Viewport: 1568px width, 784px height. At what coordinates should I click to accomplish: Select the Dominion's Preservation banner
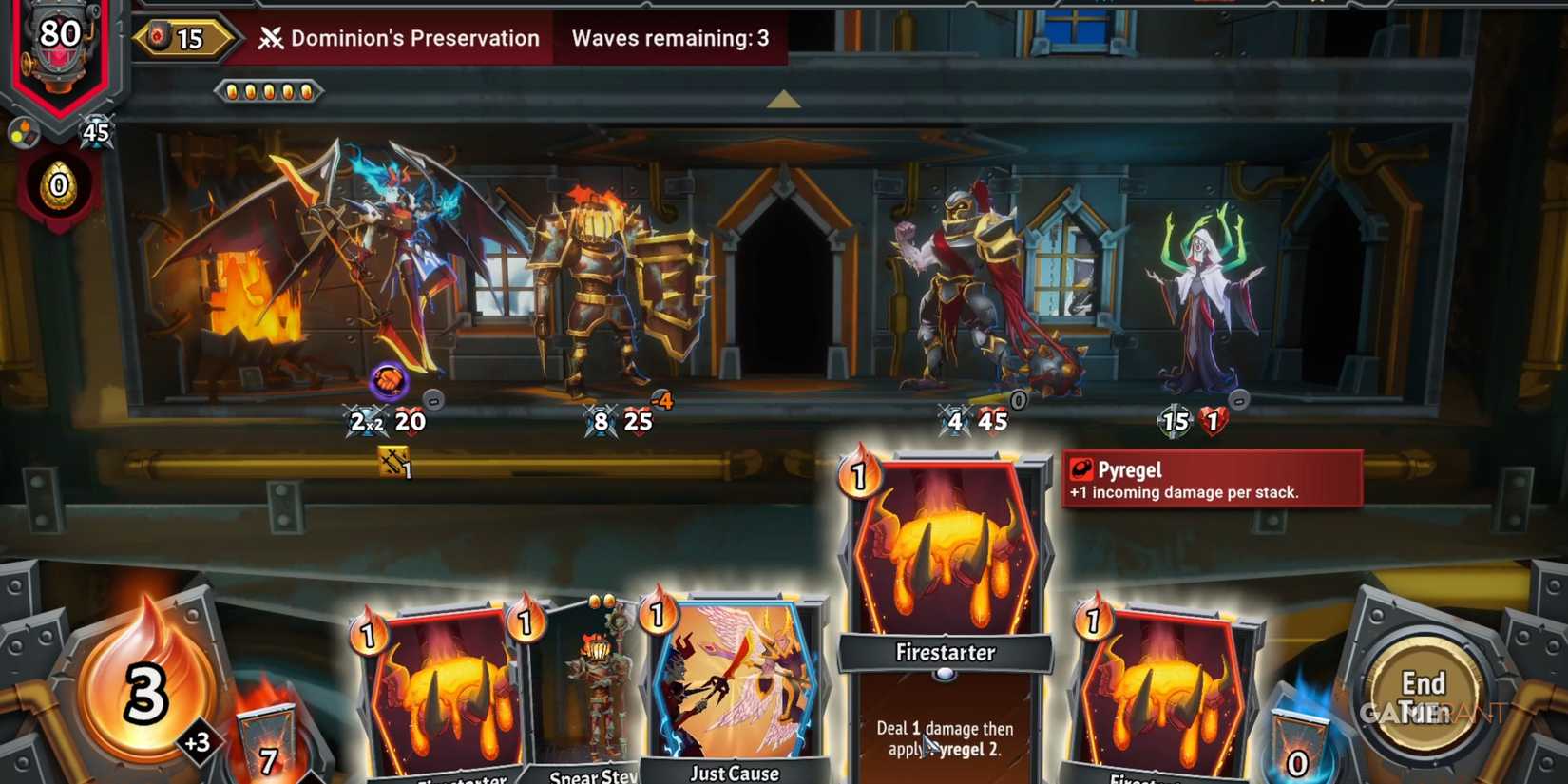point(416,39)
